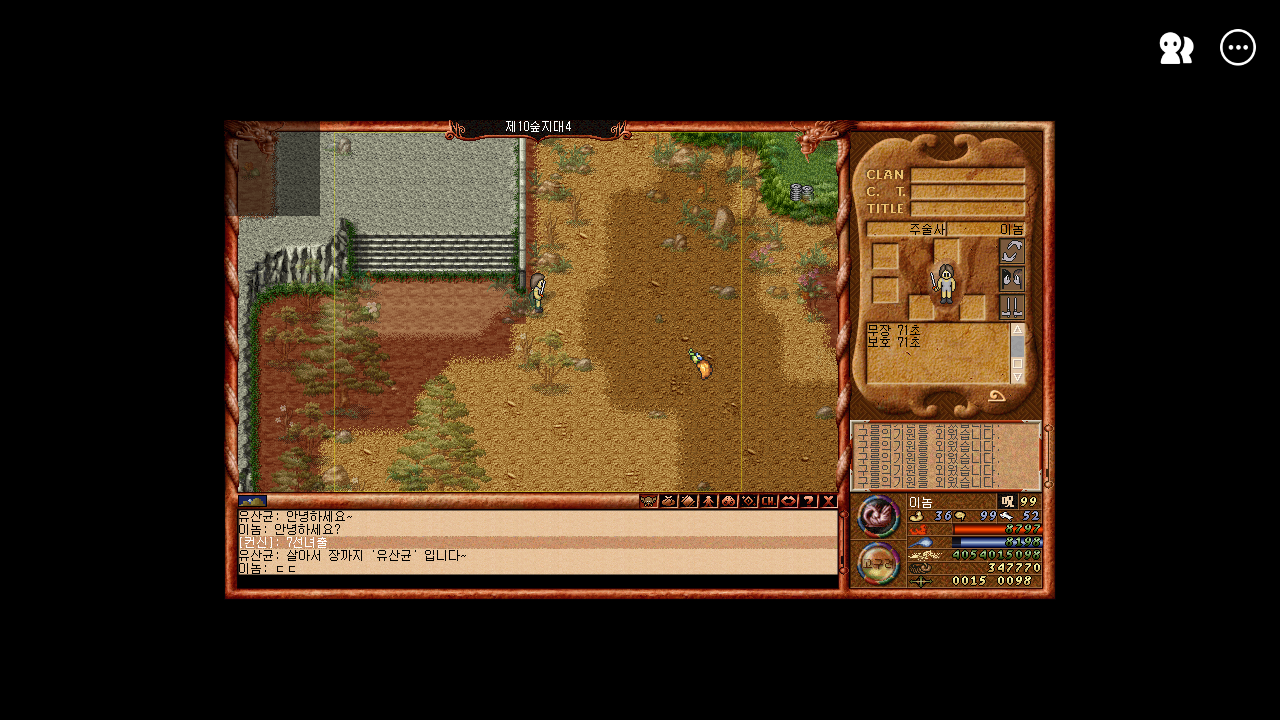Click the equipment list scrollbar up arrow
1280x720 pixels.
point(1018,329)
